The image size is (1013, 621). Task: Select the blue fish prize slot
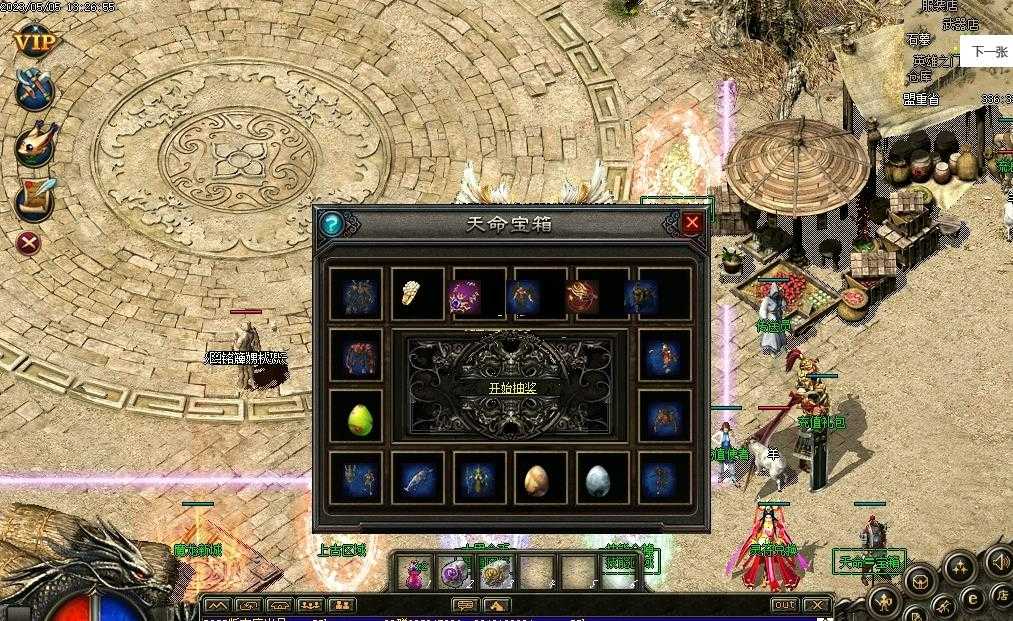coord(417,480)
